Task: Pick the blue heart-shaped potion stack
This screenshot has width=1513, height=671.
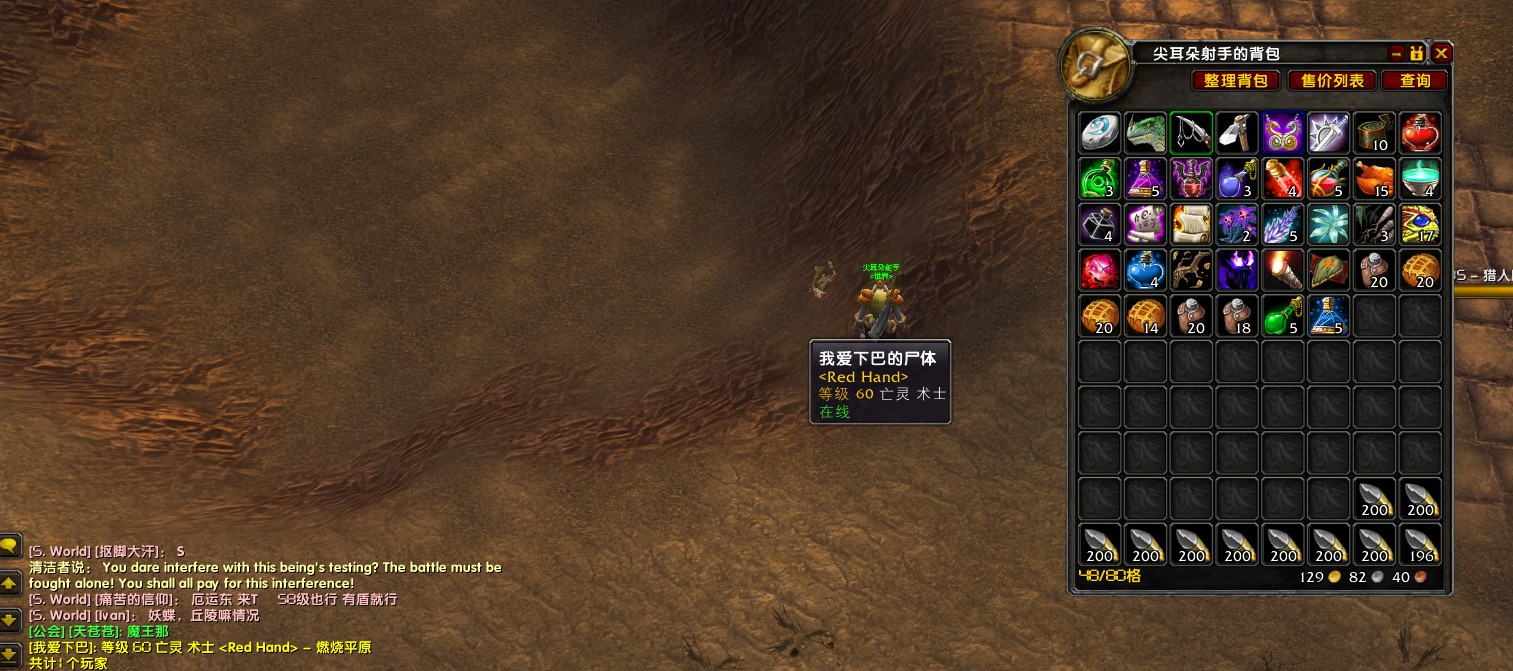Action: point(1146,270)
